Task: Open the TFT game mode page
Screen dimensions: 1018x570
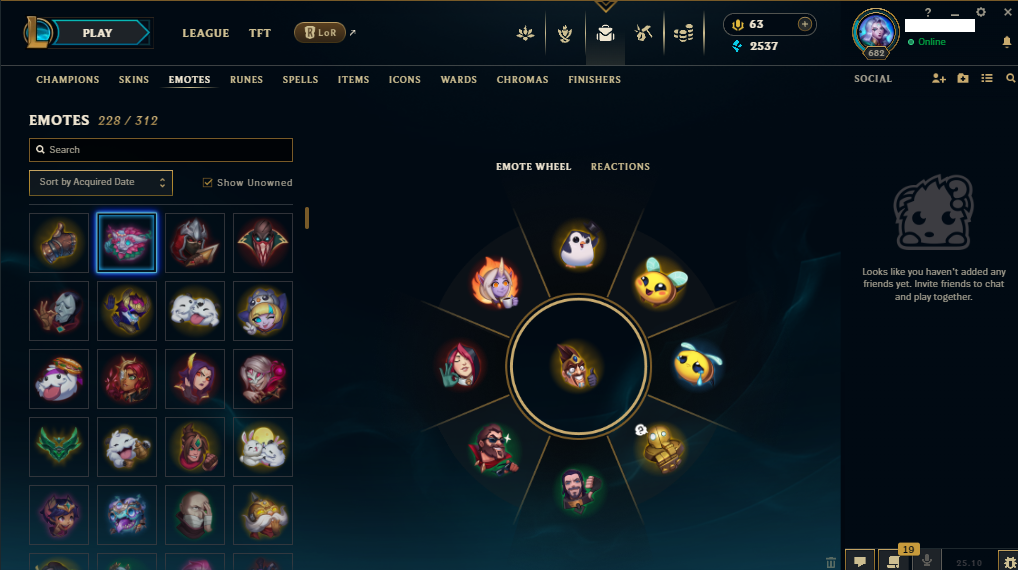Action: click(x=260, y=33)
